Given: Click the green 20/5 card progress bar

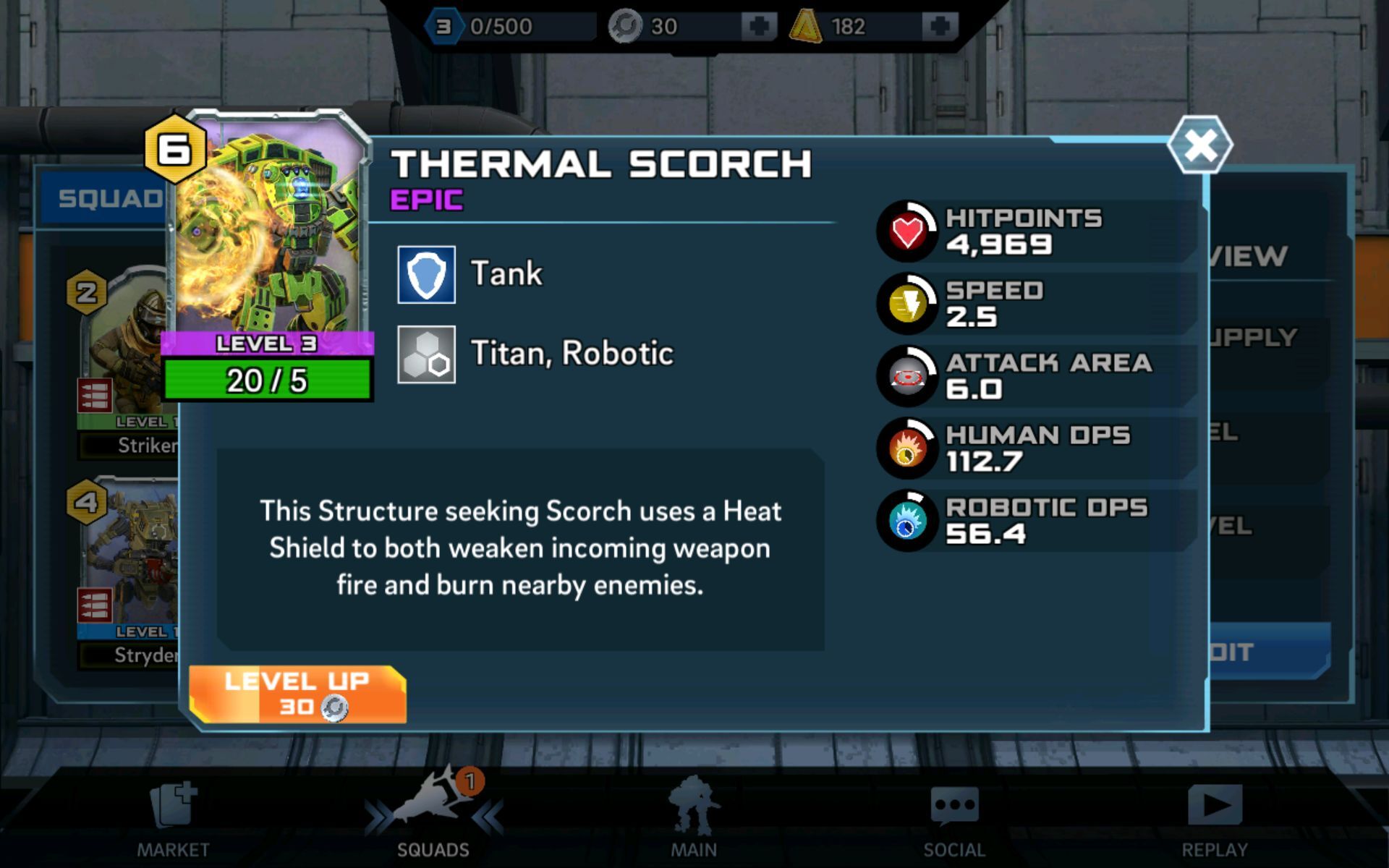Looking at the screenshot, I should (x=266, y=379).
